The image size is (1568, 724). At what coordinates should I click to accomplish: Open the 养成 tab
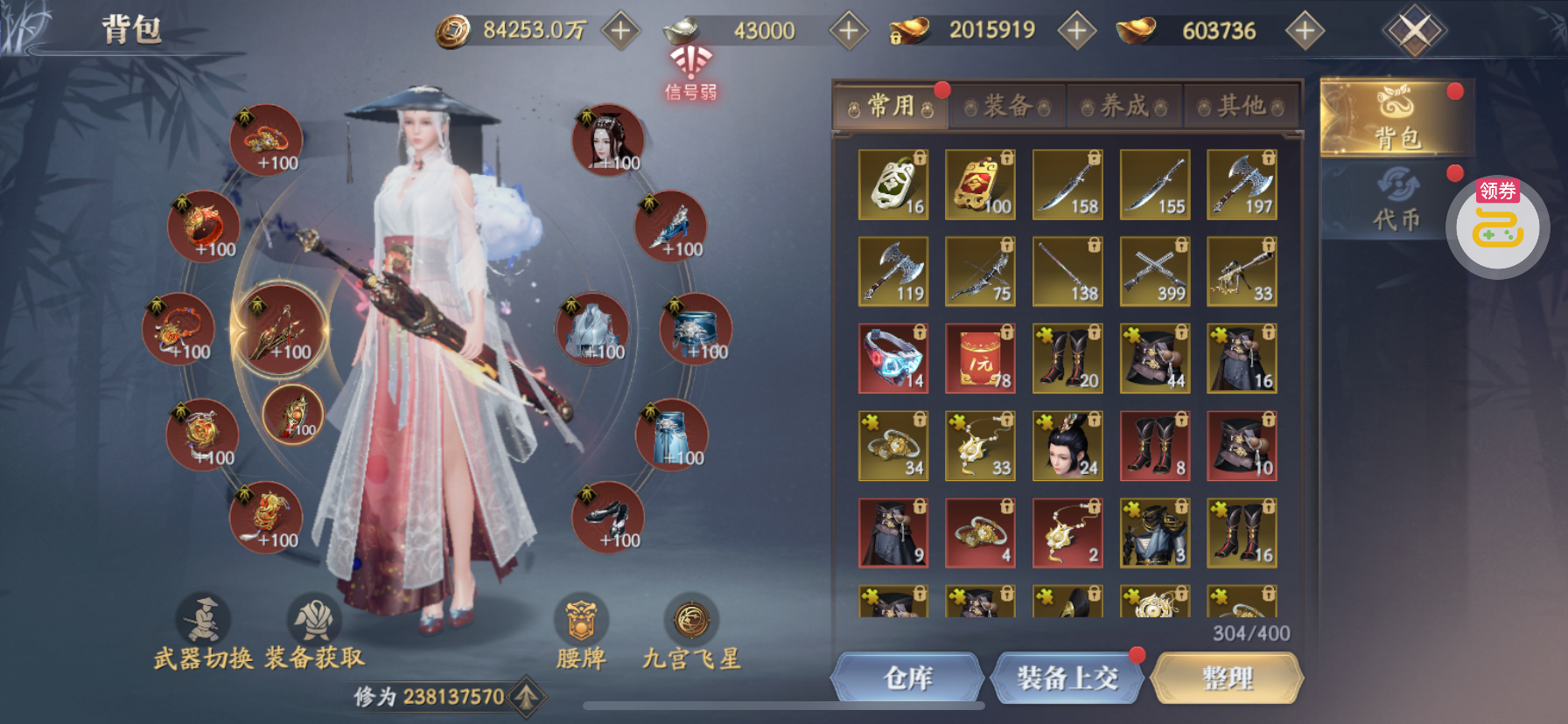point(1124,107)
